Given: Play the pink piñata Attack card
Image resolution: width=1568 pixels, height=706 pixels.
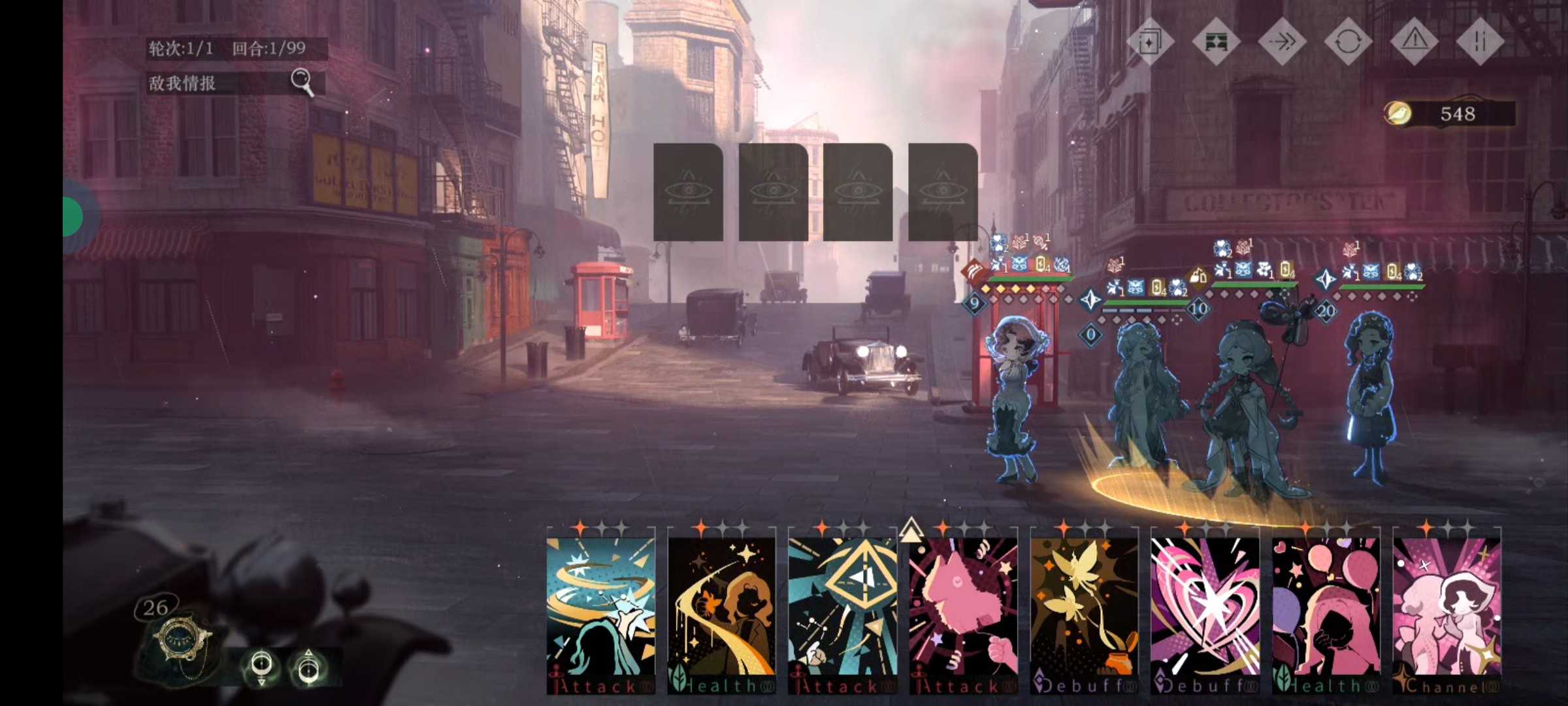Looking at the screenshot, I should (x=963, y=608).
